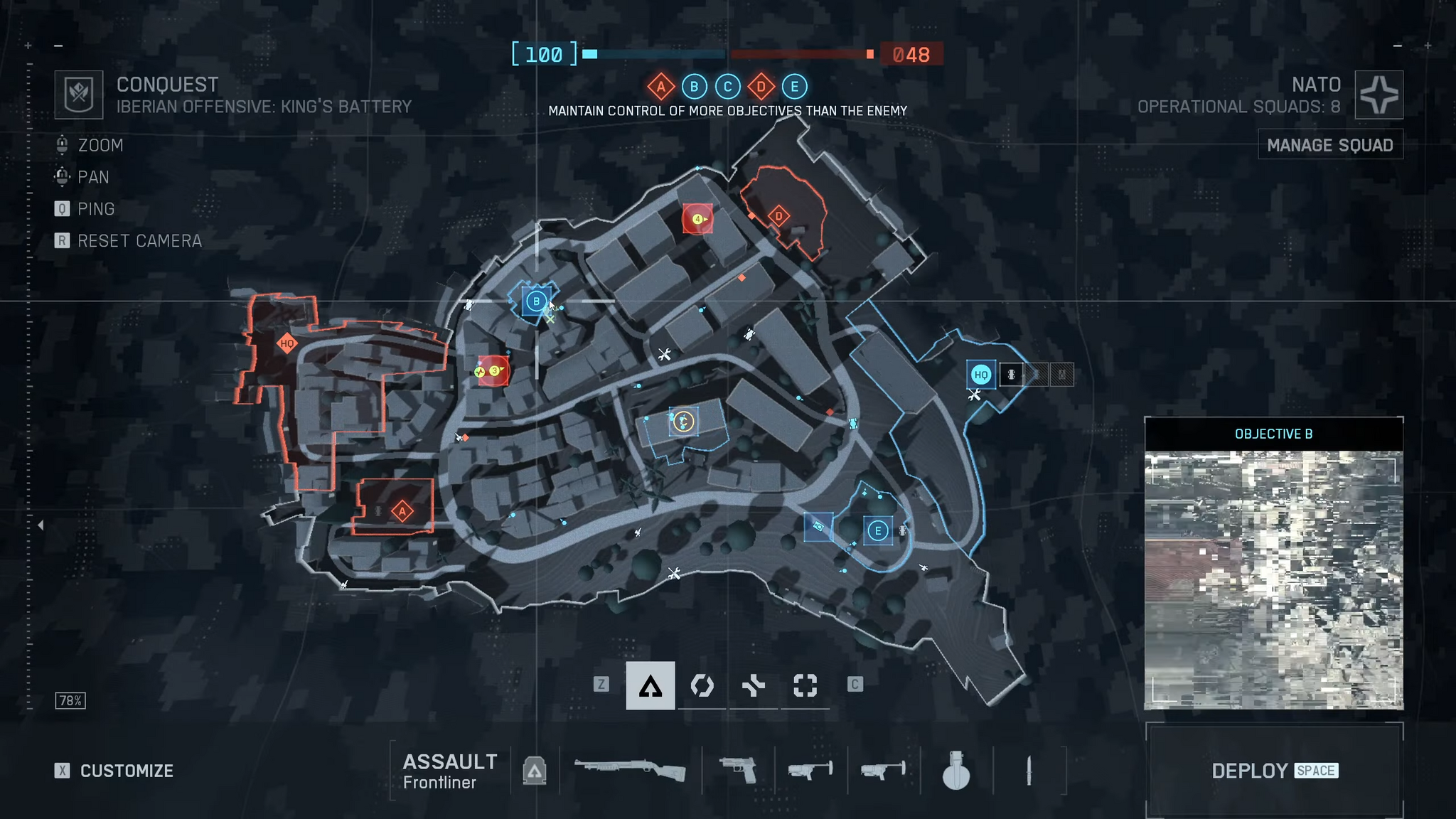Select the combat knife melee slot

pyautogui.click(x=1029, y=770)
